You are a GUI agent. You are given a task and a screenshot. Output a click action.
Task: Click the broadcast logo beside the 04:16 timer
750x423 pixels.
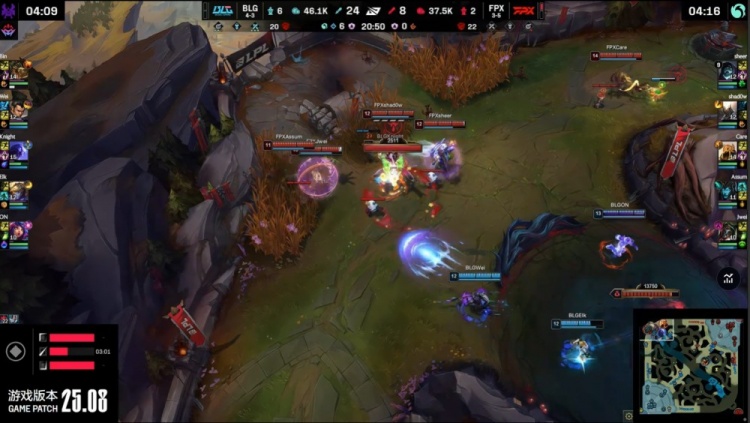[738, 11]
